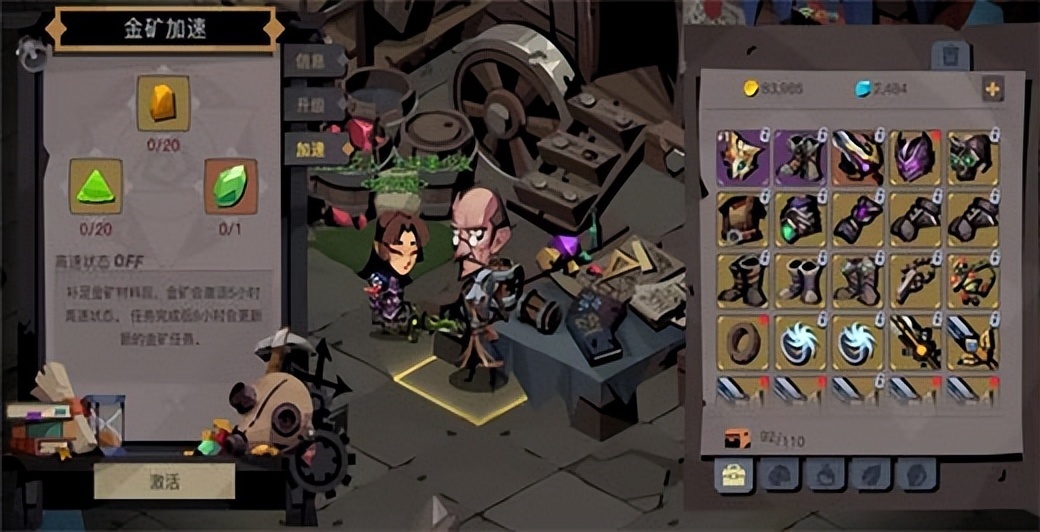The width and height of the screenshot is (1040, 532).
Task: Select the purple horned helmet item
Action: 915,156
